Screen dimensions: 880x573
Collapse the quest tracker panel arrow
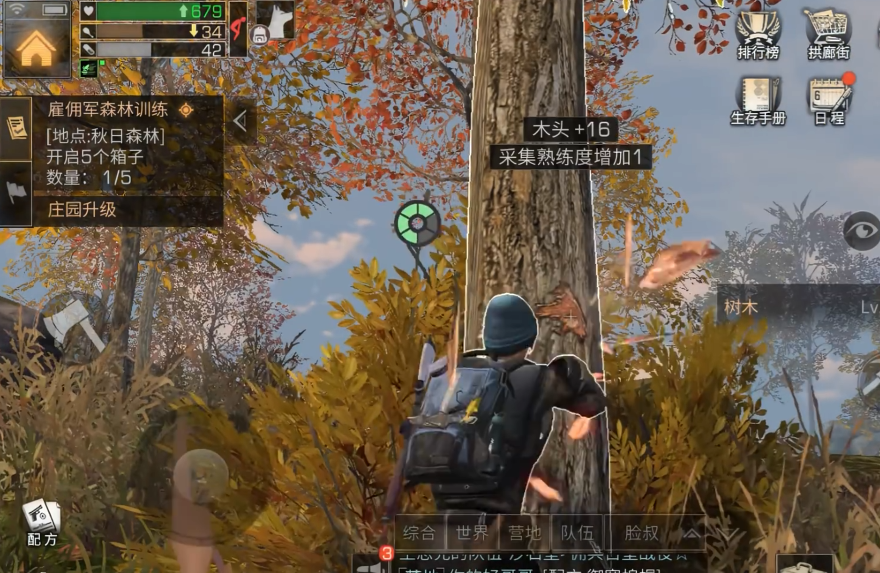click(x=240, y=120)
